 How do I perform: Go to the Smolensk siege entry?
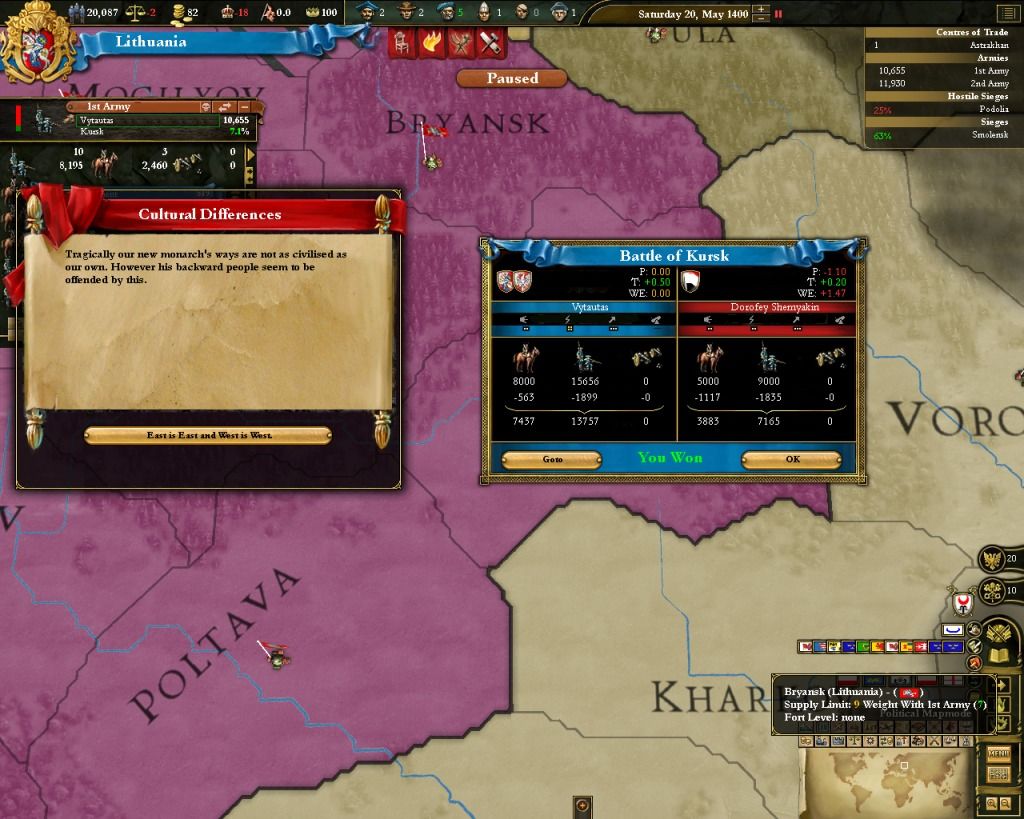click(x=992, y=135)
